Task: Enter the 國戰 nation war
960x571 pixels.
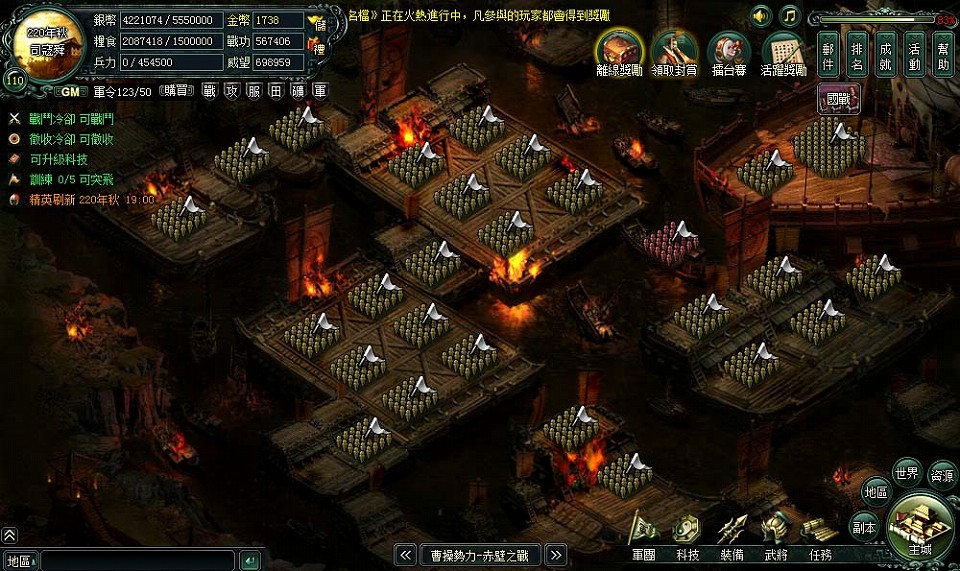Action: [838, 98]
